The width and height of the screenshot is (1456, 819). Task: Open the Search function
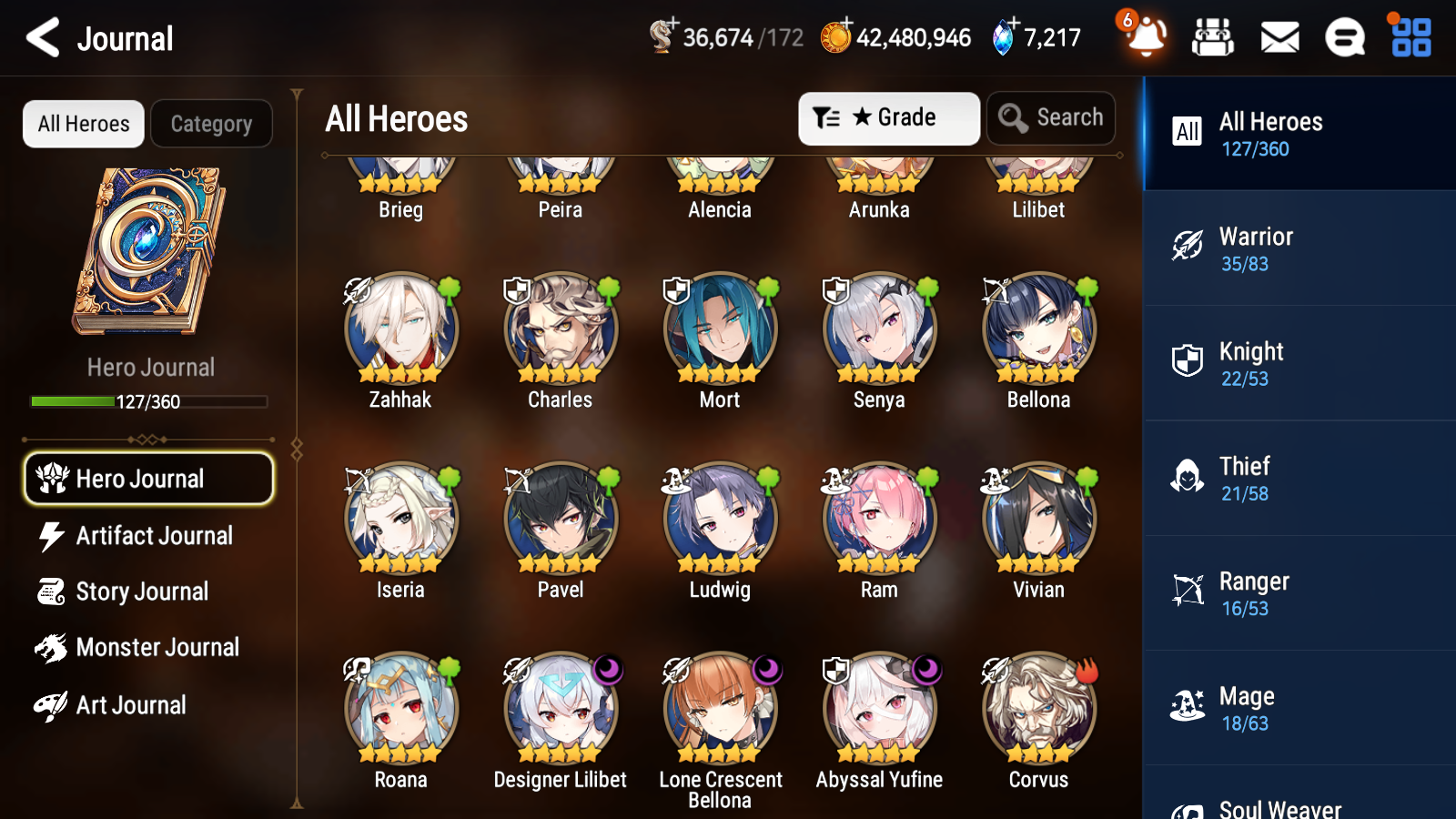pyautogui.click(x=1050, y=117)
